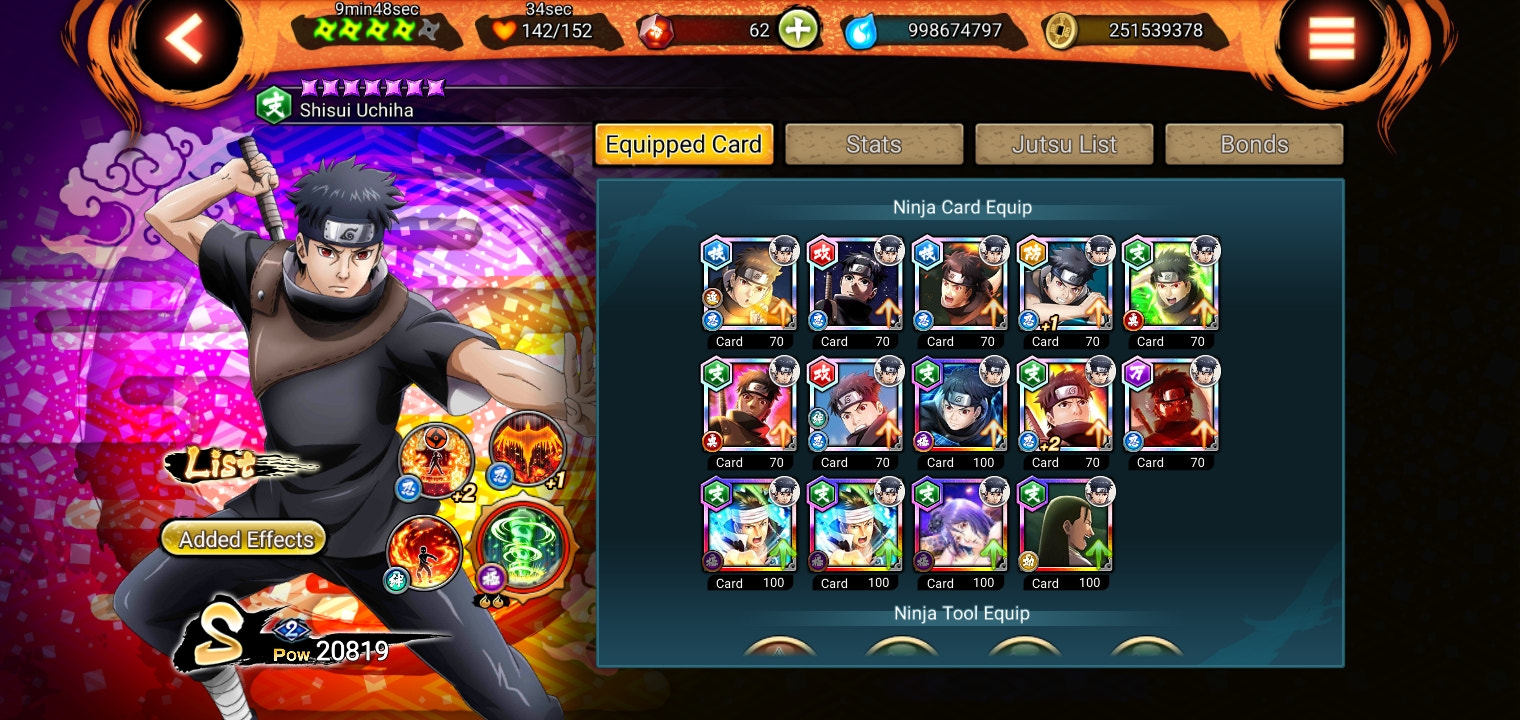View the Bonds tab
Viewport: 1520px width, 720px height.
click(x=1253, y=144)
